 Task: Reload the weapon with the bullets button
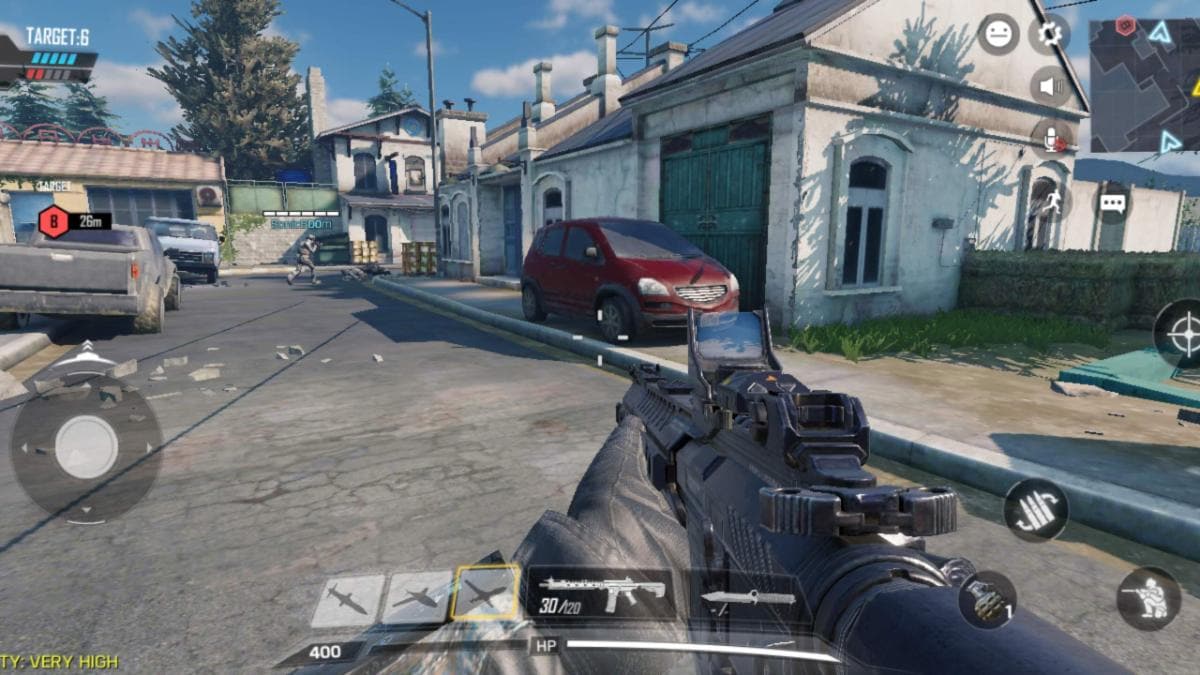[x=1035, y=510]
